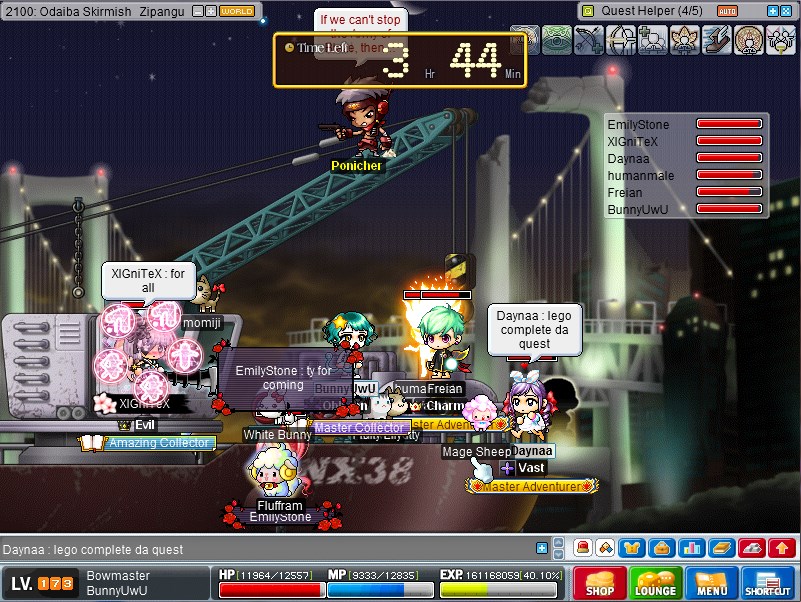Select the green eye buff icon
801x602 pixels.
pos(557,40)
